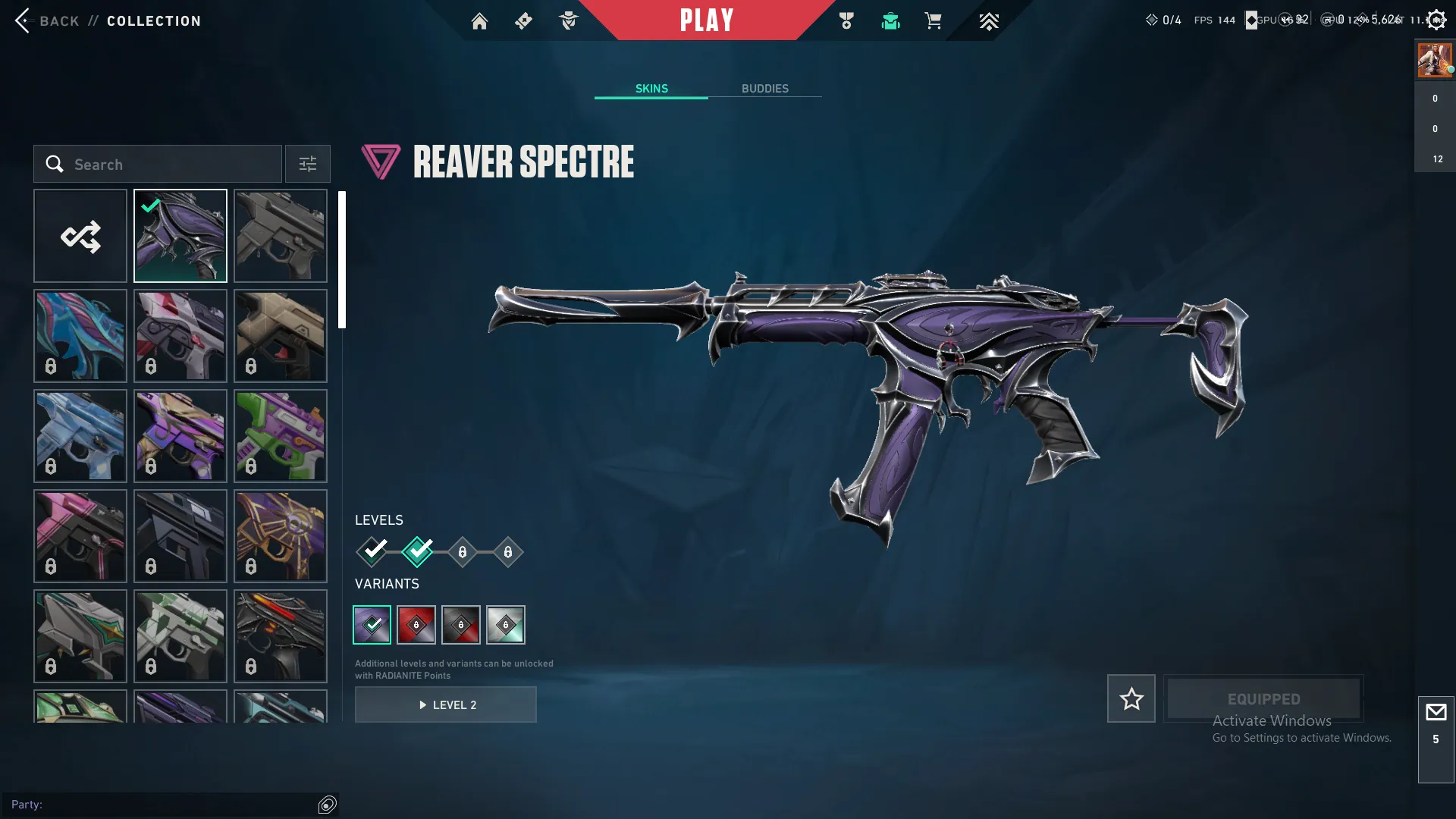Switch to the BUDDIES tab
Viewport: 1456px width, 819px height.
765,88
